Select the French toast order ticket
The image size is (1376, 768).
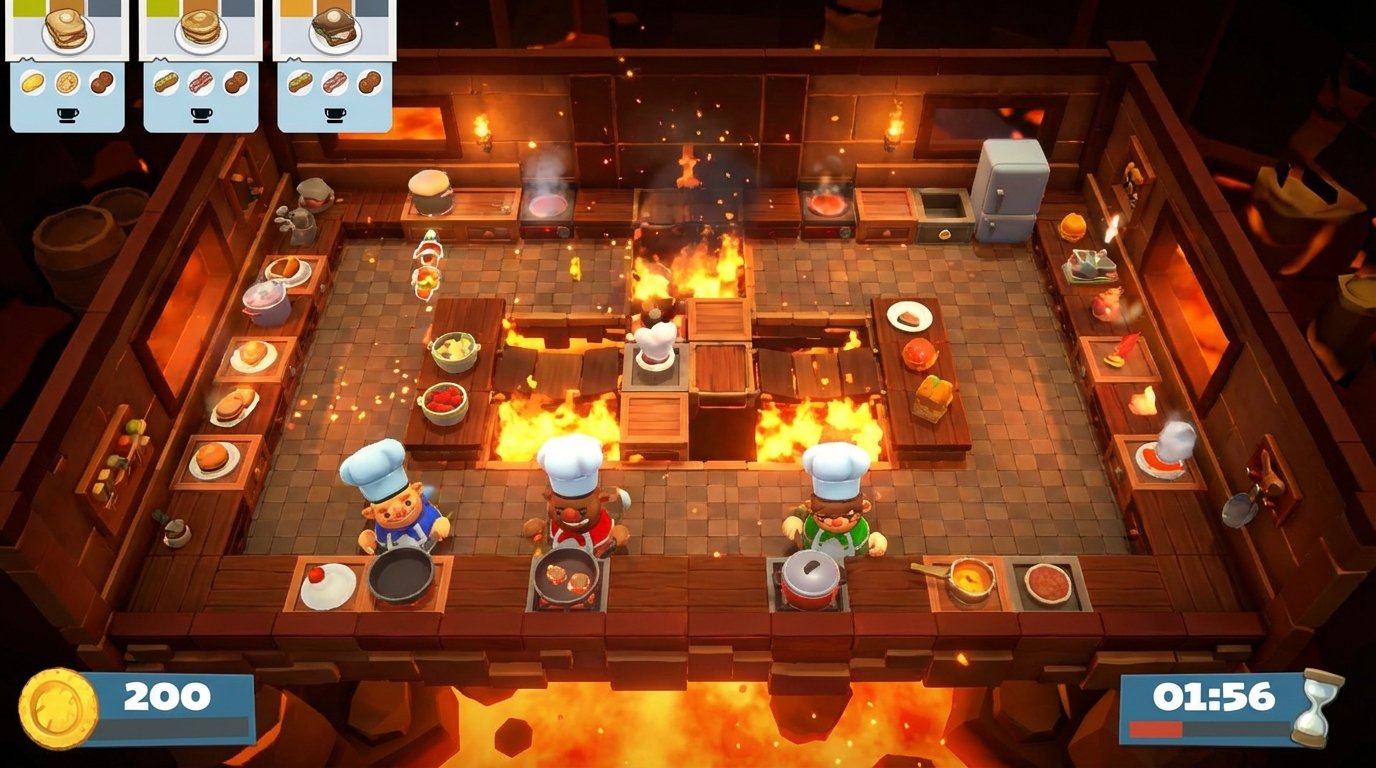coord(65,30)
